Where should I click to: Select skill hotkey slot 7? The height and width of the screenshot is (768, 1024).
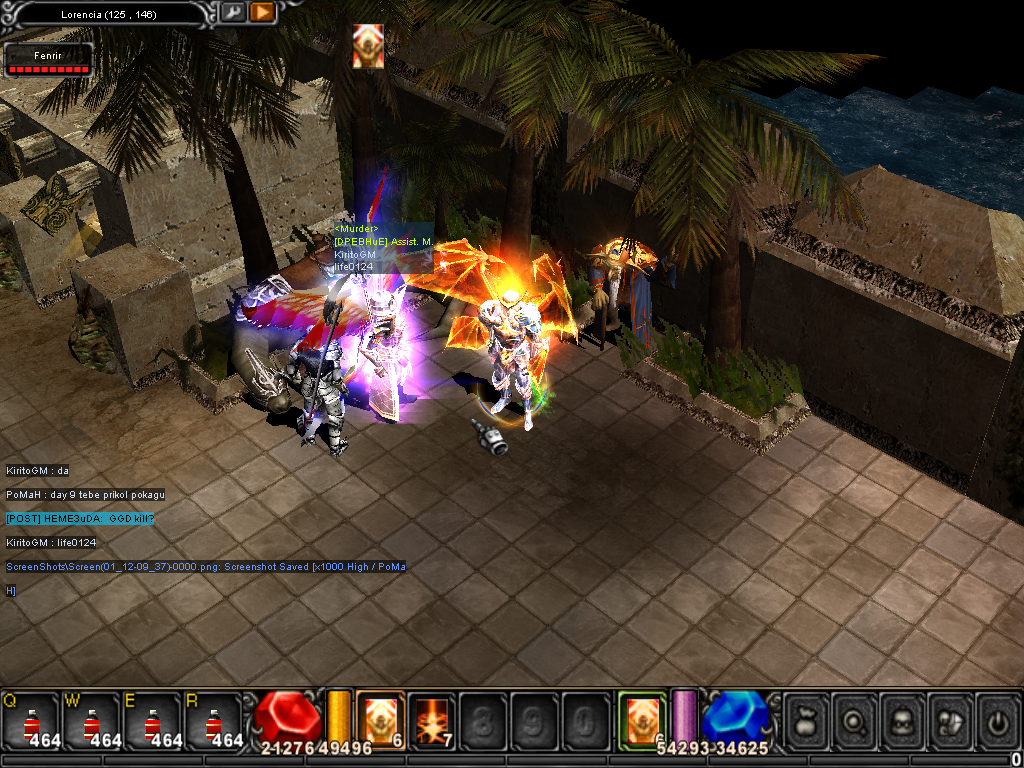tap(432, 720)
